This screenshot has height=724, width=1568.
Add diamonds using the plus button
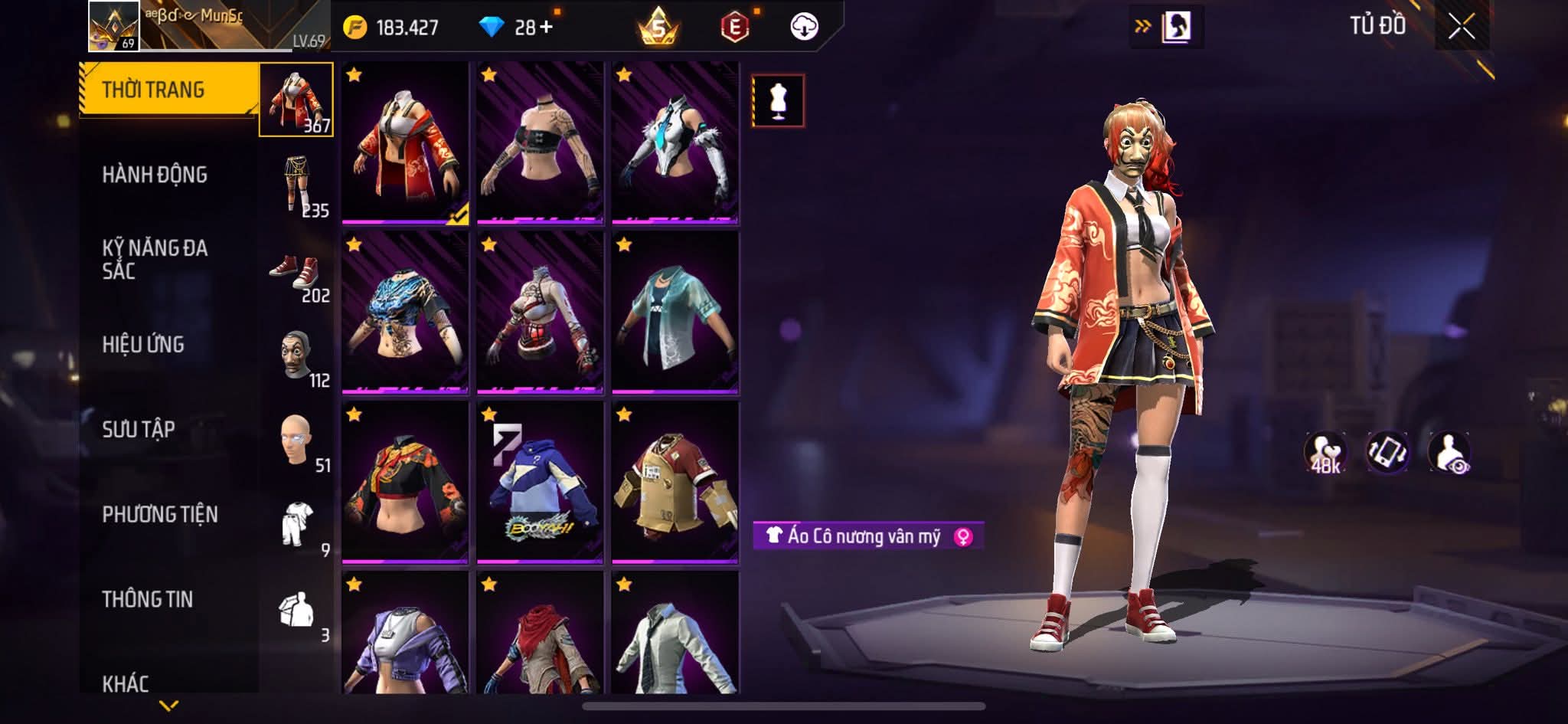[x=546, y=28]
